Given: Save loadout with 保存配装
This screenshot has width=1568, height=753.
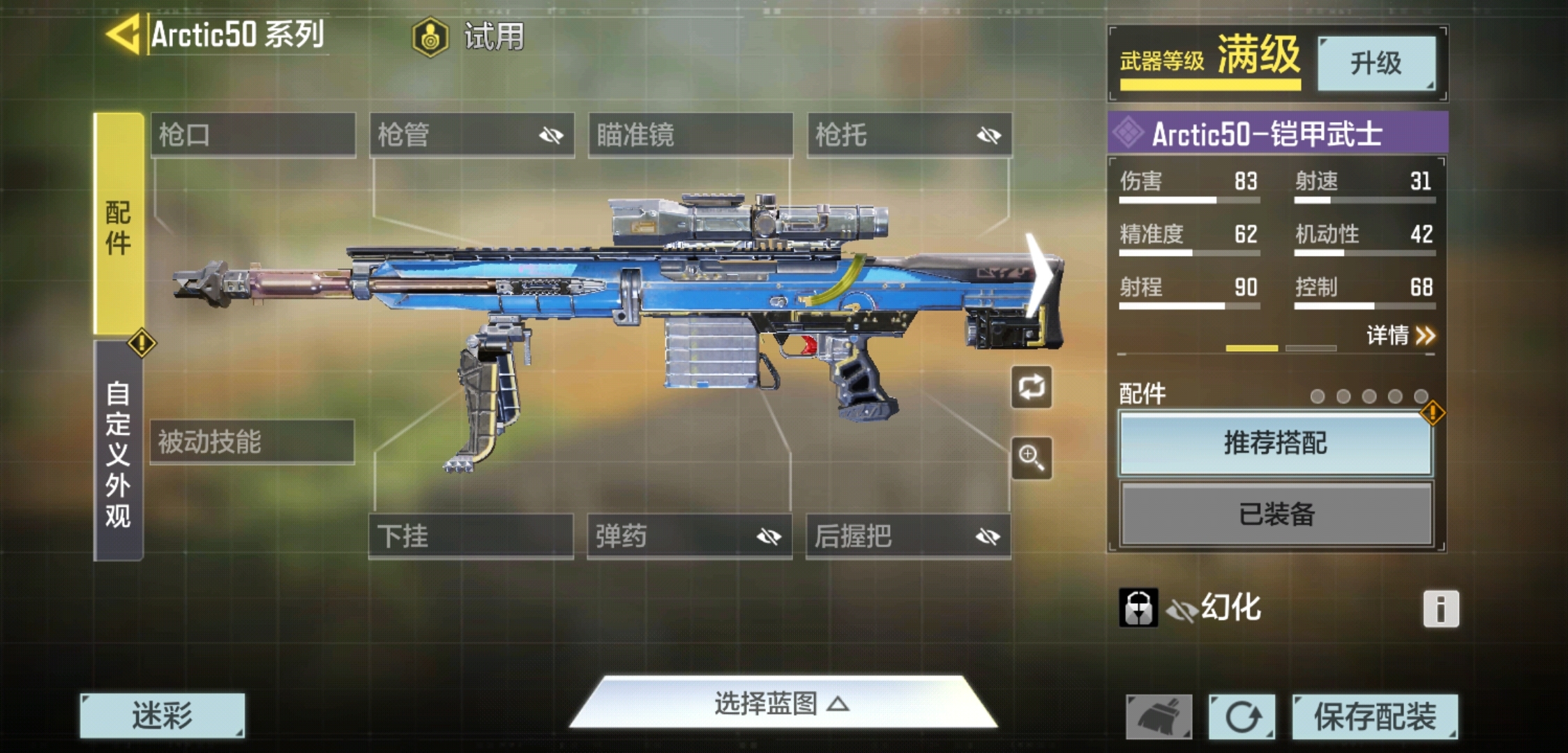Looking at the screenshot, I should click(x=1374, y=716).
